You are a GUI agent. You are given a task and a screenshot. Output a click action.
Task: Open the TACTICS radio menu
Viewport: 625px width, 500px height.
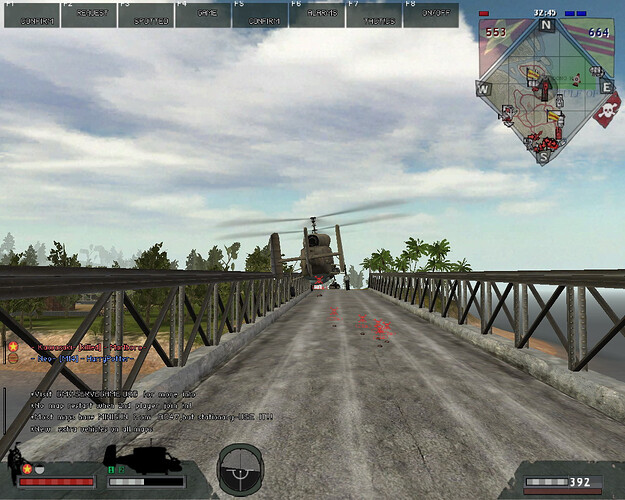point(373,14)
